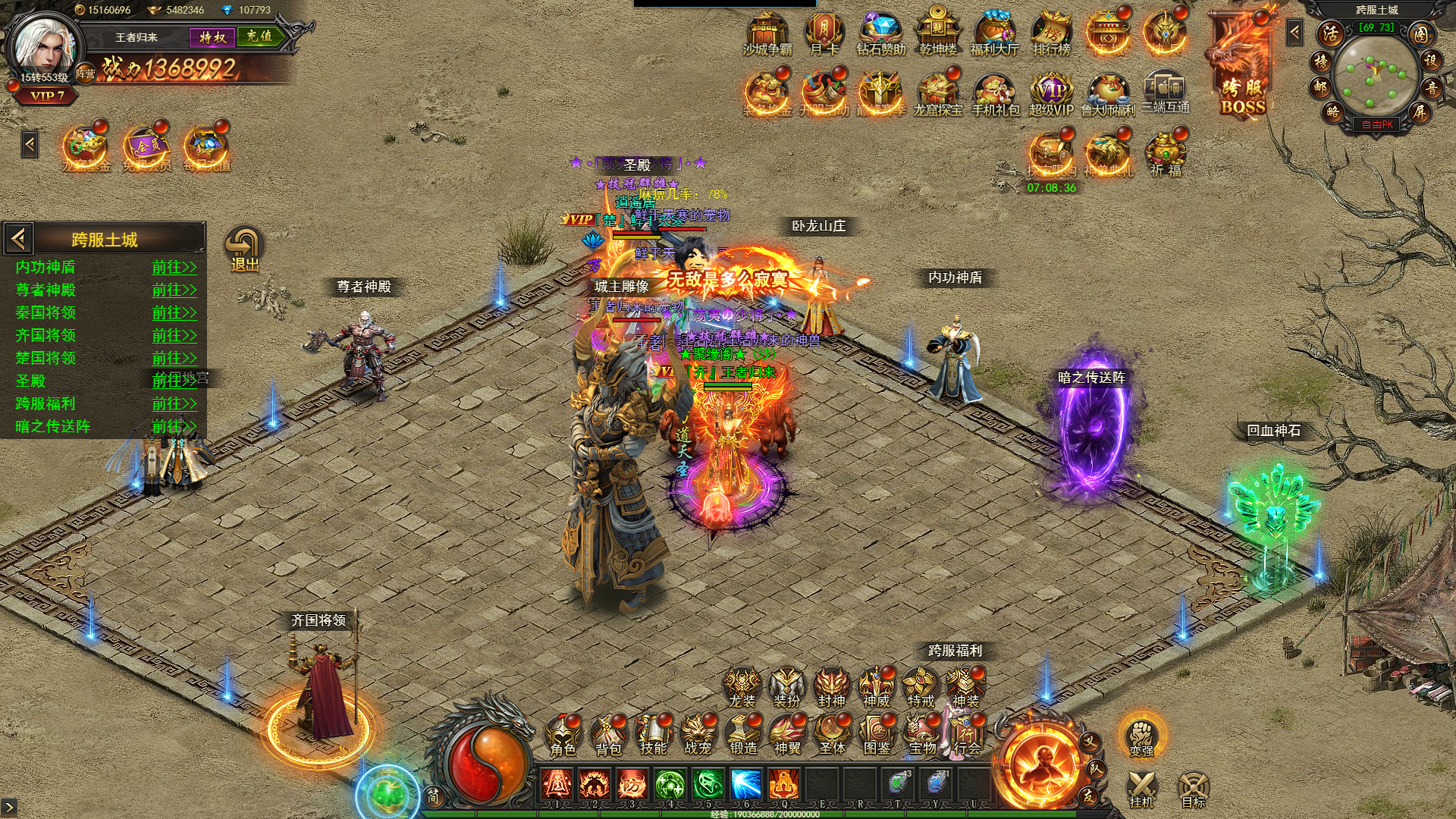Screen dimensions: 1456x819
Task: Open the 锻造 forging menu
Action: 742,736
